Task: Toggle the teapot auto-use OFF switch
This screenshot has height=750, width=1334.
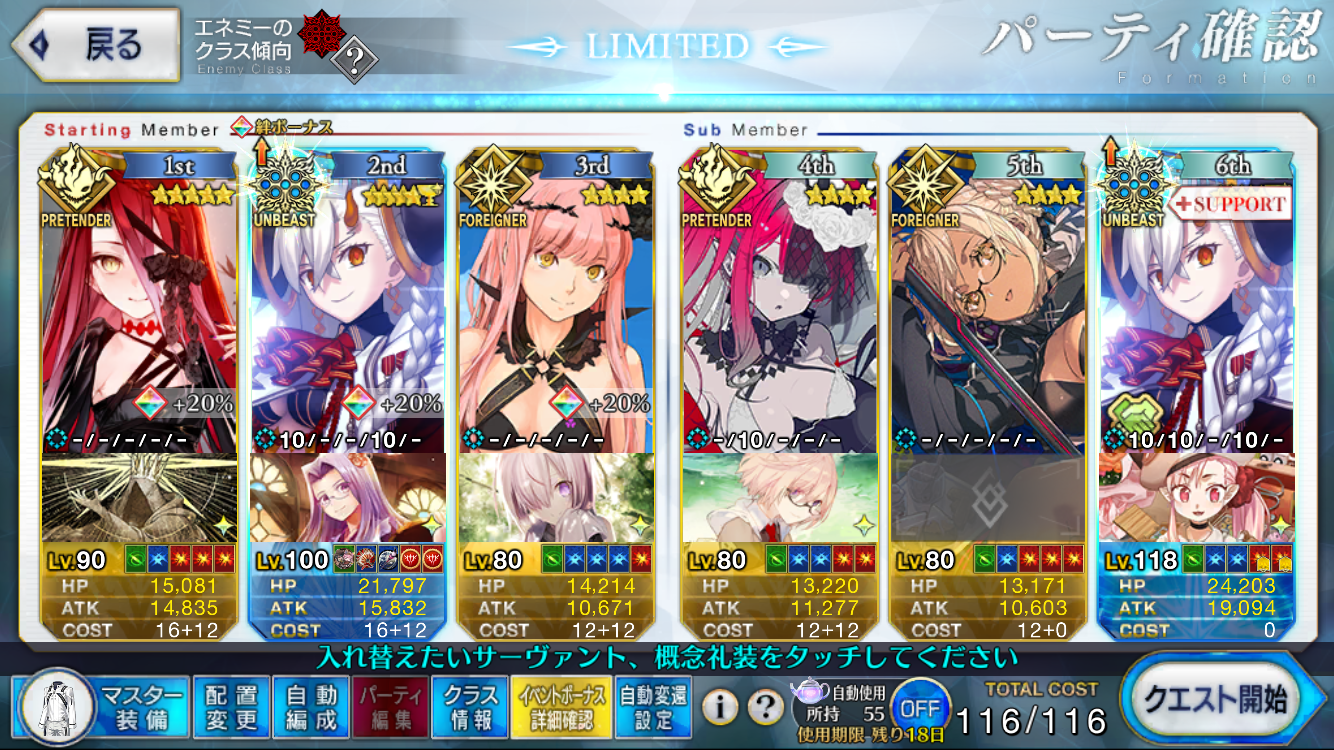Action: pos(919,708)
